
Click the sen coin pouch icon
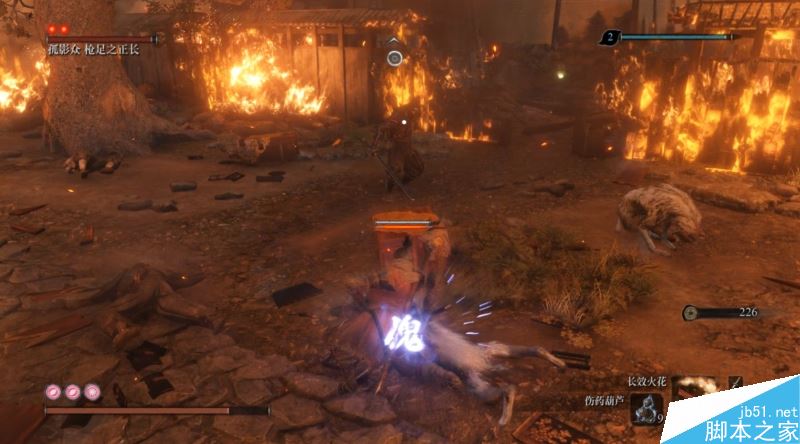pyautogui.click(x=690, y=312)
